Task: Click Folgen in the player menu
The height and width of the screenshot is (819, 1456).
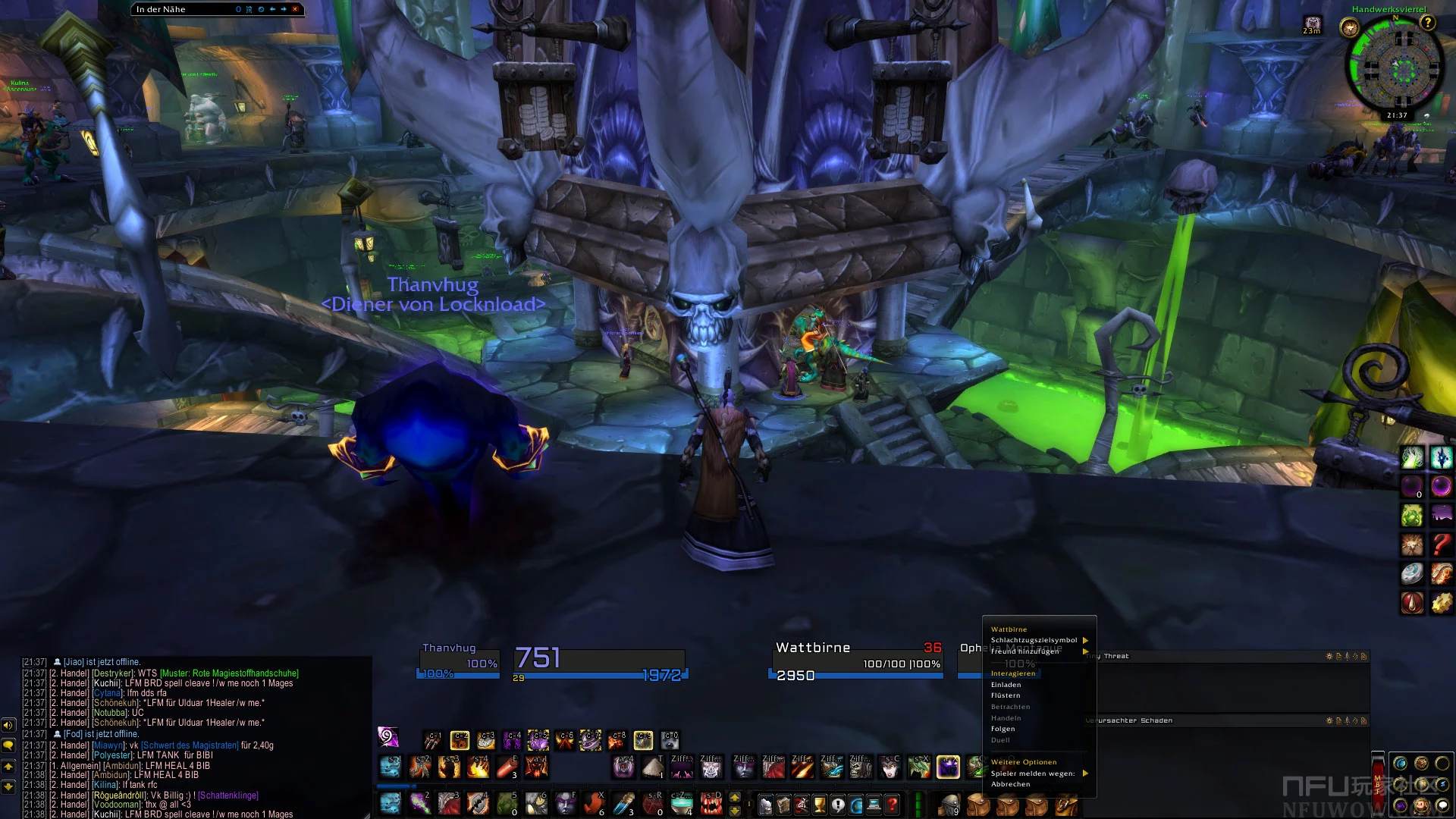Action: click(1003, 729)
